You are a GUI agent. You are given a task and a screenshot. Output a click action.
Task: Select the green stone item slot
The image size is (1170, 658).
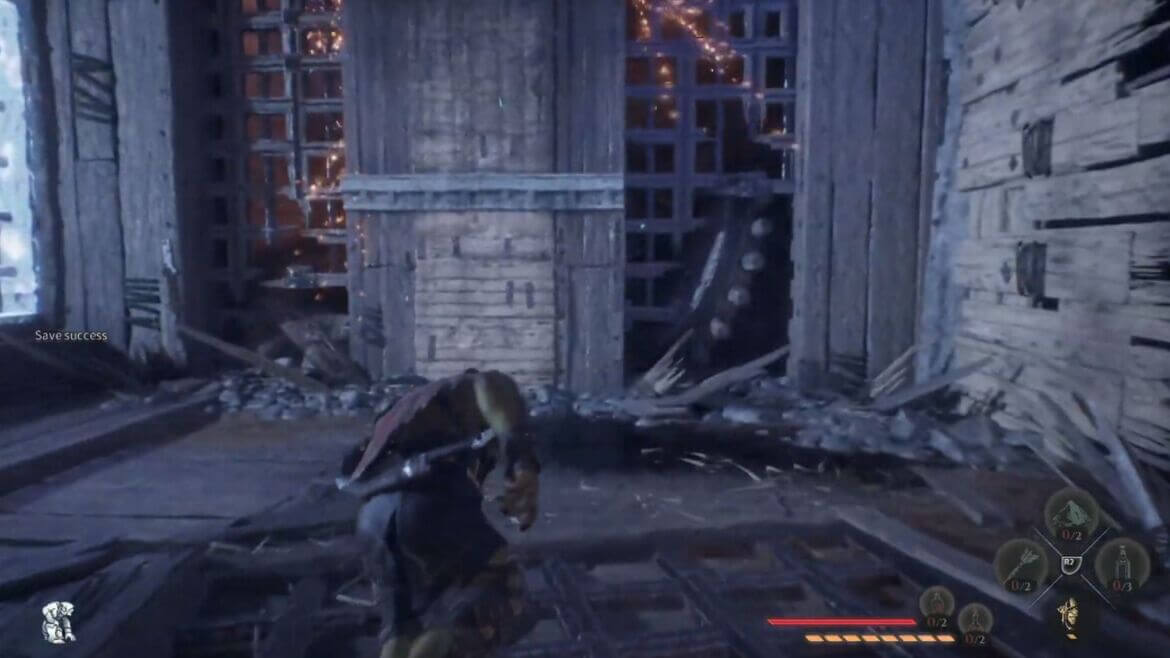(1071, 513)
